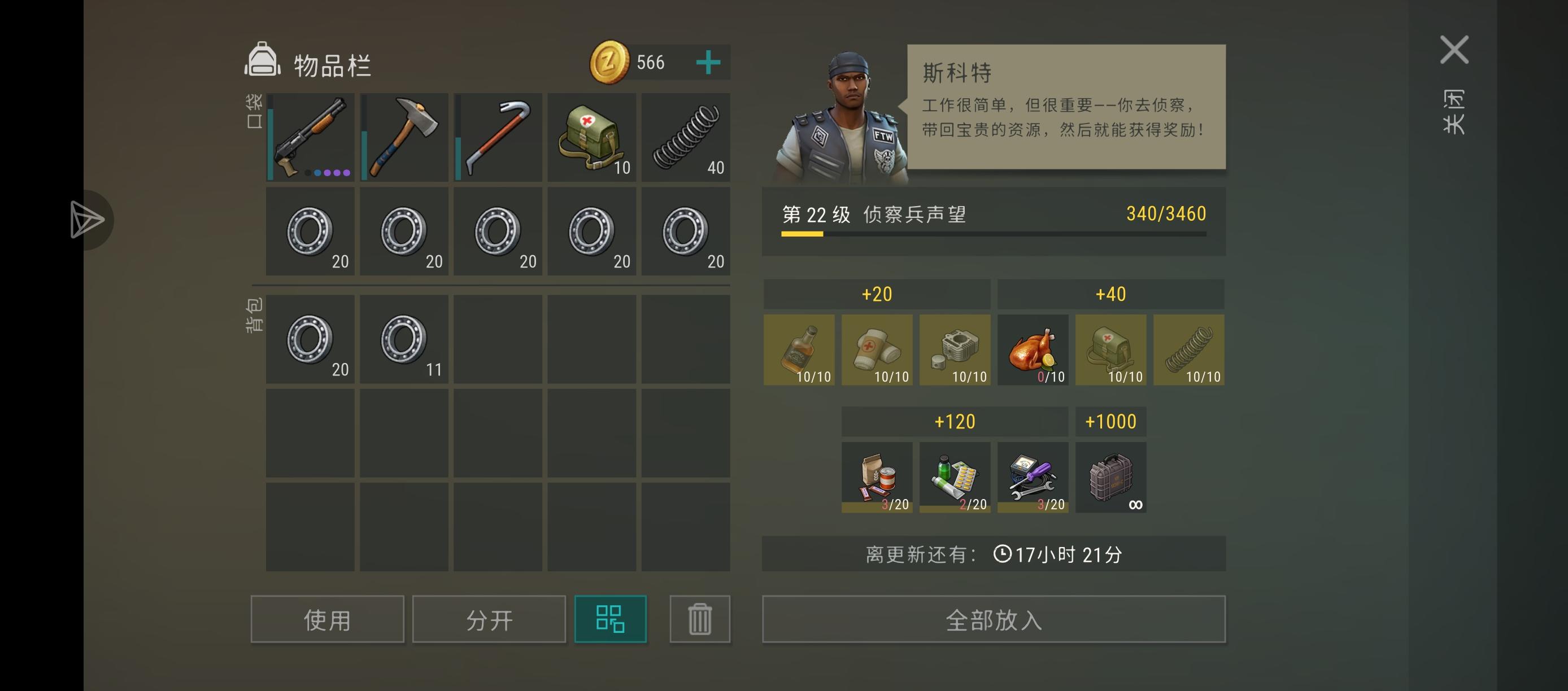Select the crowbar item
Viewport: 1568px width, 691px height.
pos(498,137)
